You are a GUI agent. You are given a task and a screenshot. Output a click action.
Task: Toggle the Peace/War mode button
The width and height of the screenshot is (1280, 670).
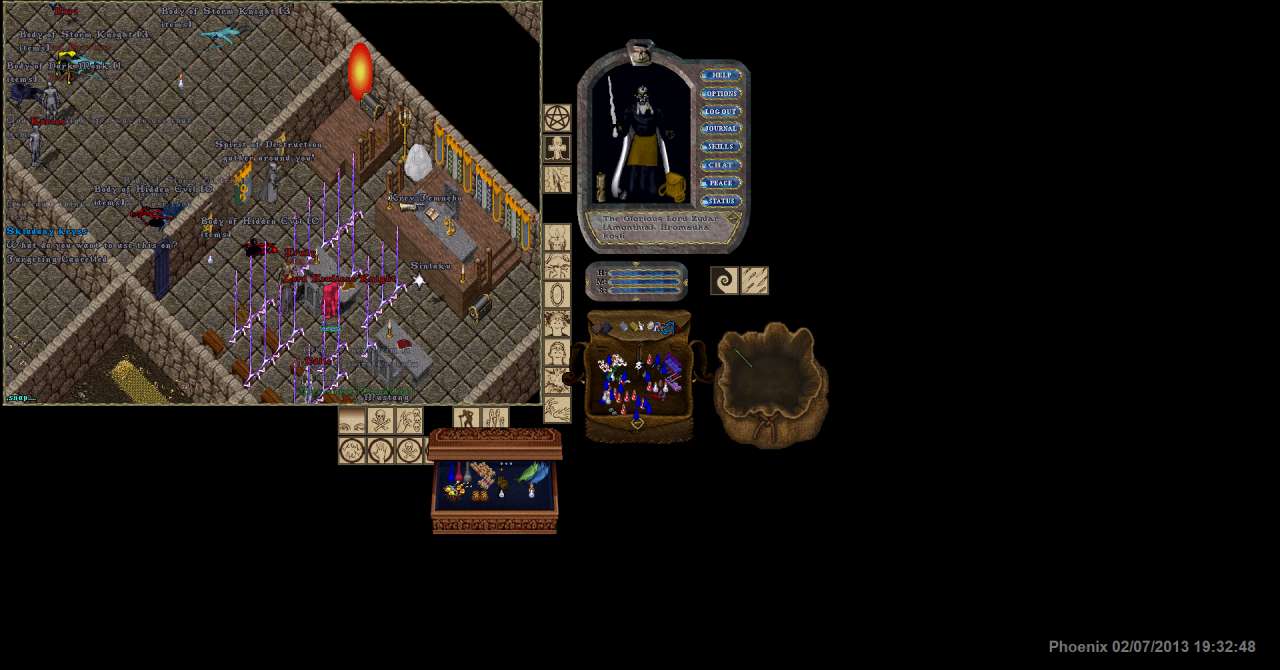pos(720,183)
